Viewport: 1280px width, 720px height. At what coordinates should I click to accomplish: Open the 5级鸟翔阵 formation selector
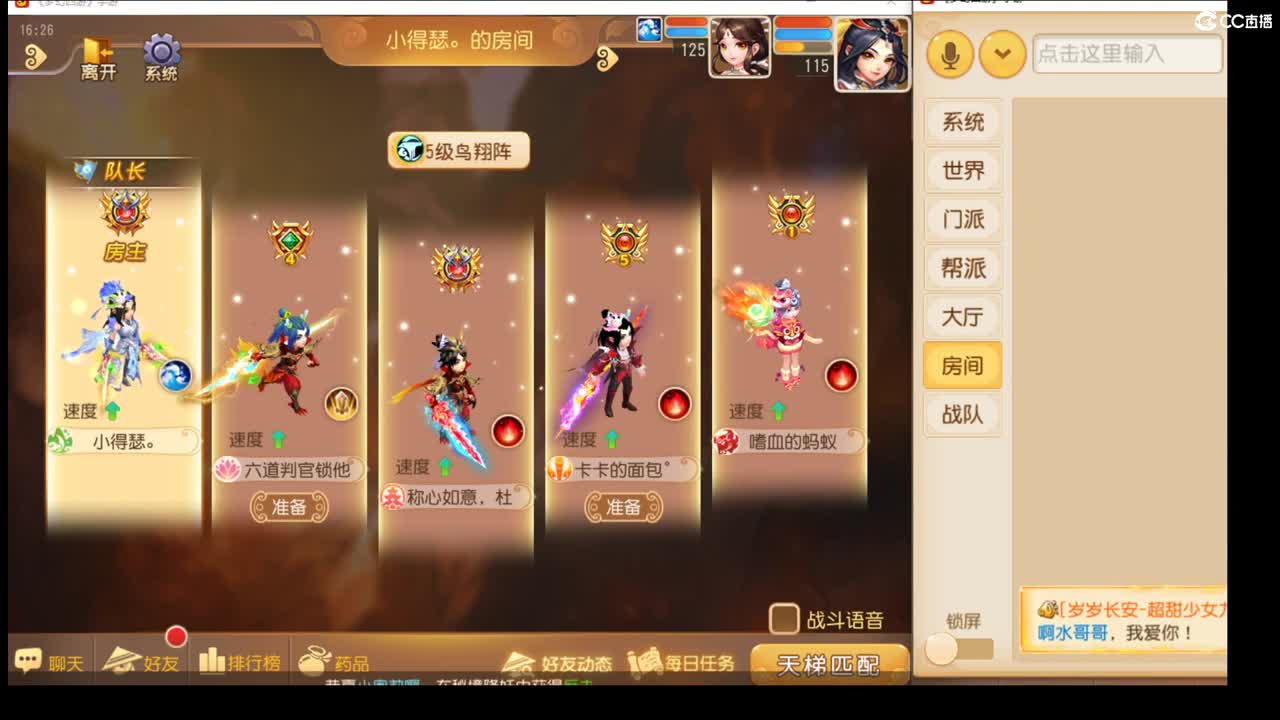[x=459, y=148]
